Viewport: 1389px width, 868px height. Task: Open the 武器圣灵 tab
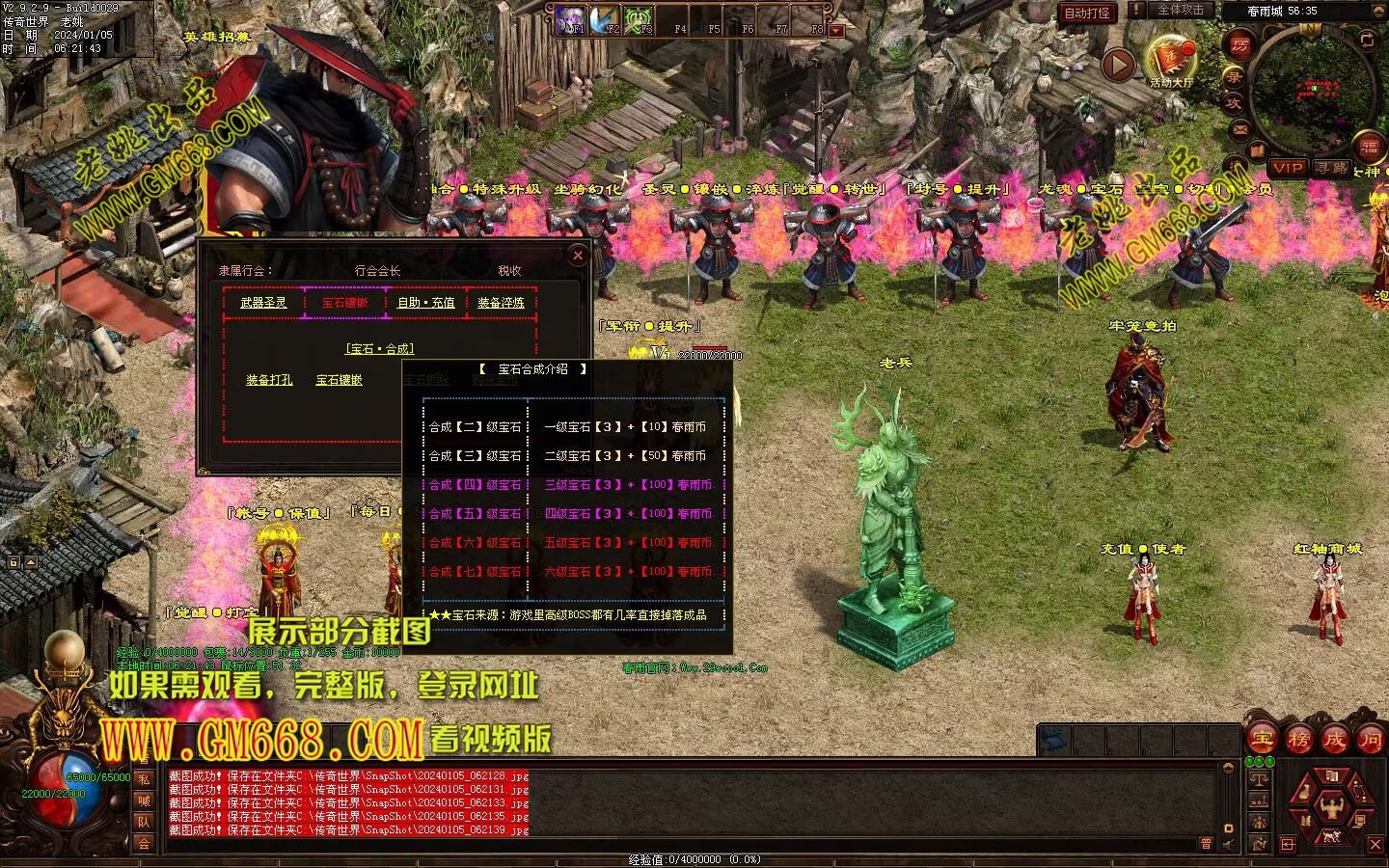coord(263,303)
